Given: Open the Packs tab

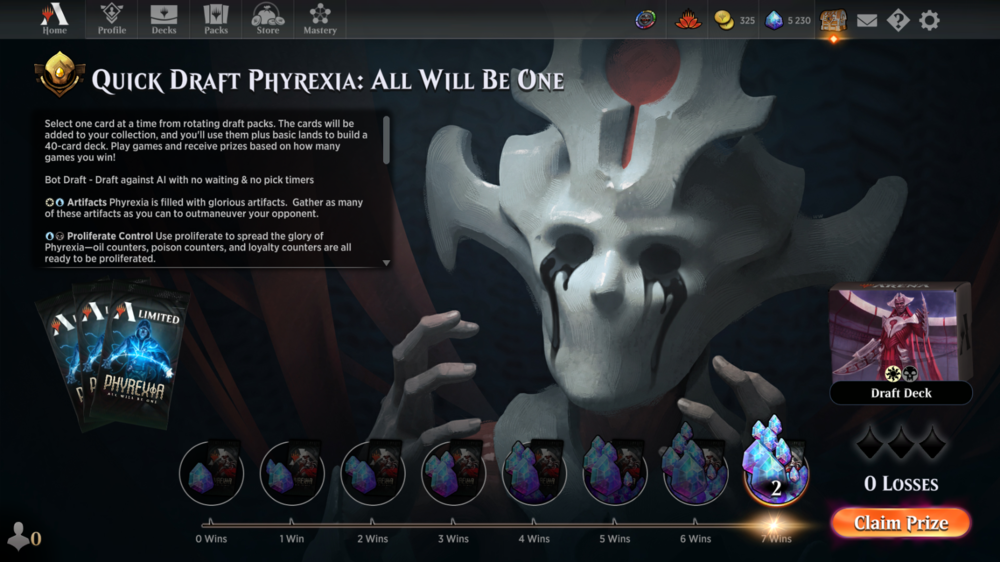Looking at the screenshot, I should 216,19.
